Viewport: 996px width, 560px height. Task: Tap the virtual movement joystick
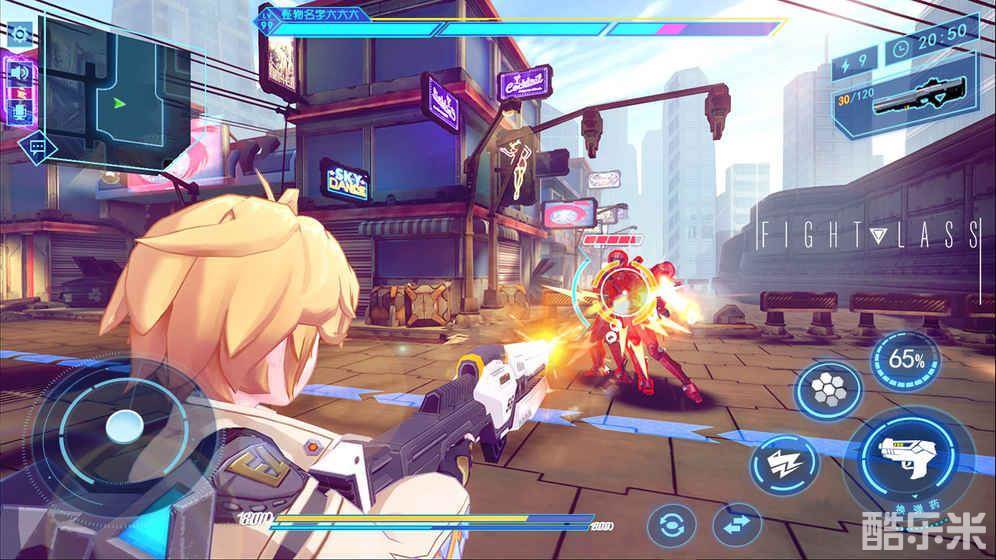pyautogui.click(x=122, y=426)
